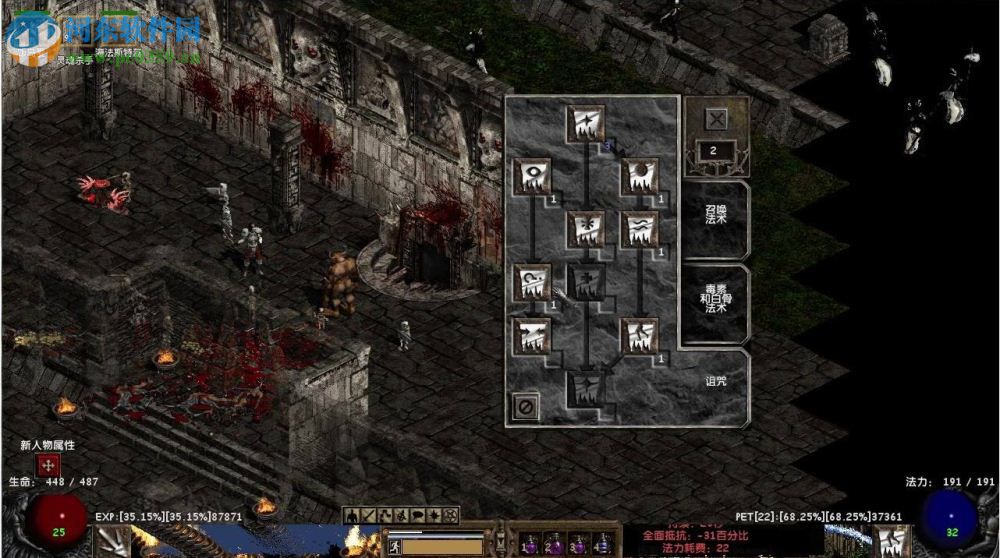Open the inventory using the sword icon
Viewport: 1000px width, 558px height.
[x=368, y=516]
